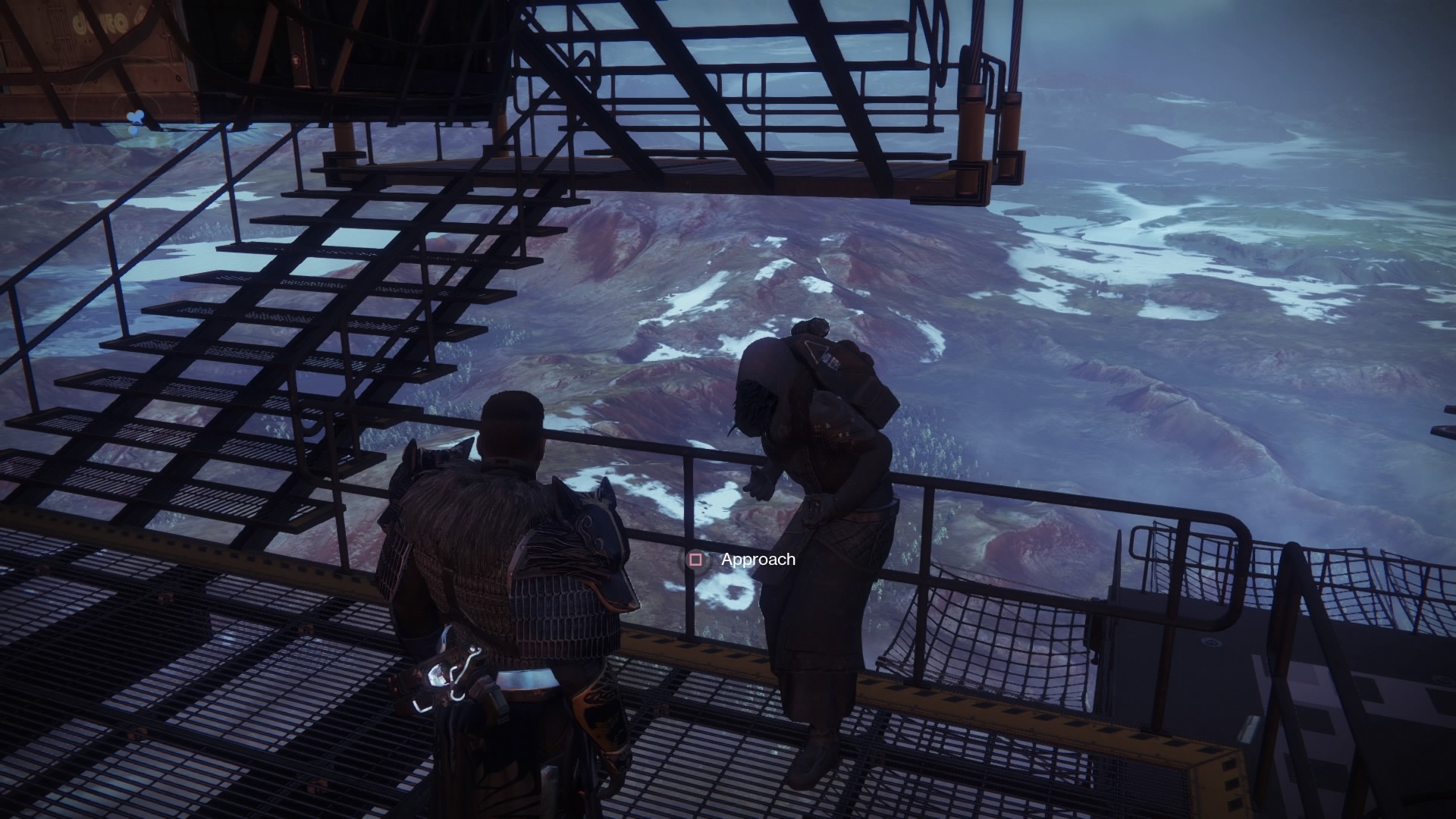
Task: Click the blue tracker blip on the radar
Action: tap(135, 118)
